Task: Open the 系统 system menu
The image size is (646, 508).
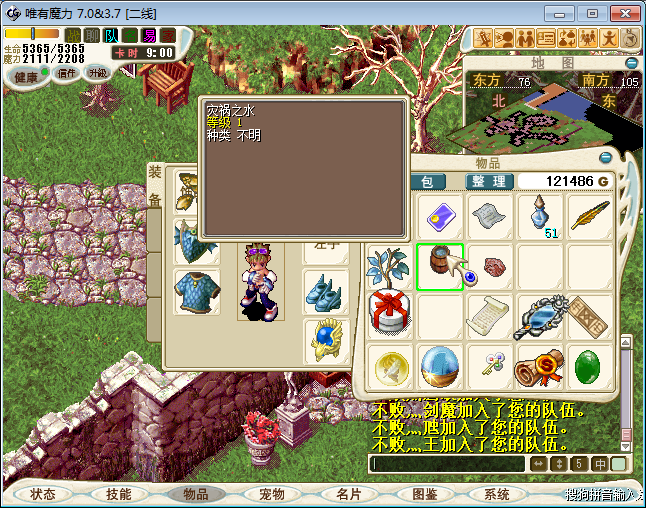Action: click(497, 494)
